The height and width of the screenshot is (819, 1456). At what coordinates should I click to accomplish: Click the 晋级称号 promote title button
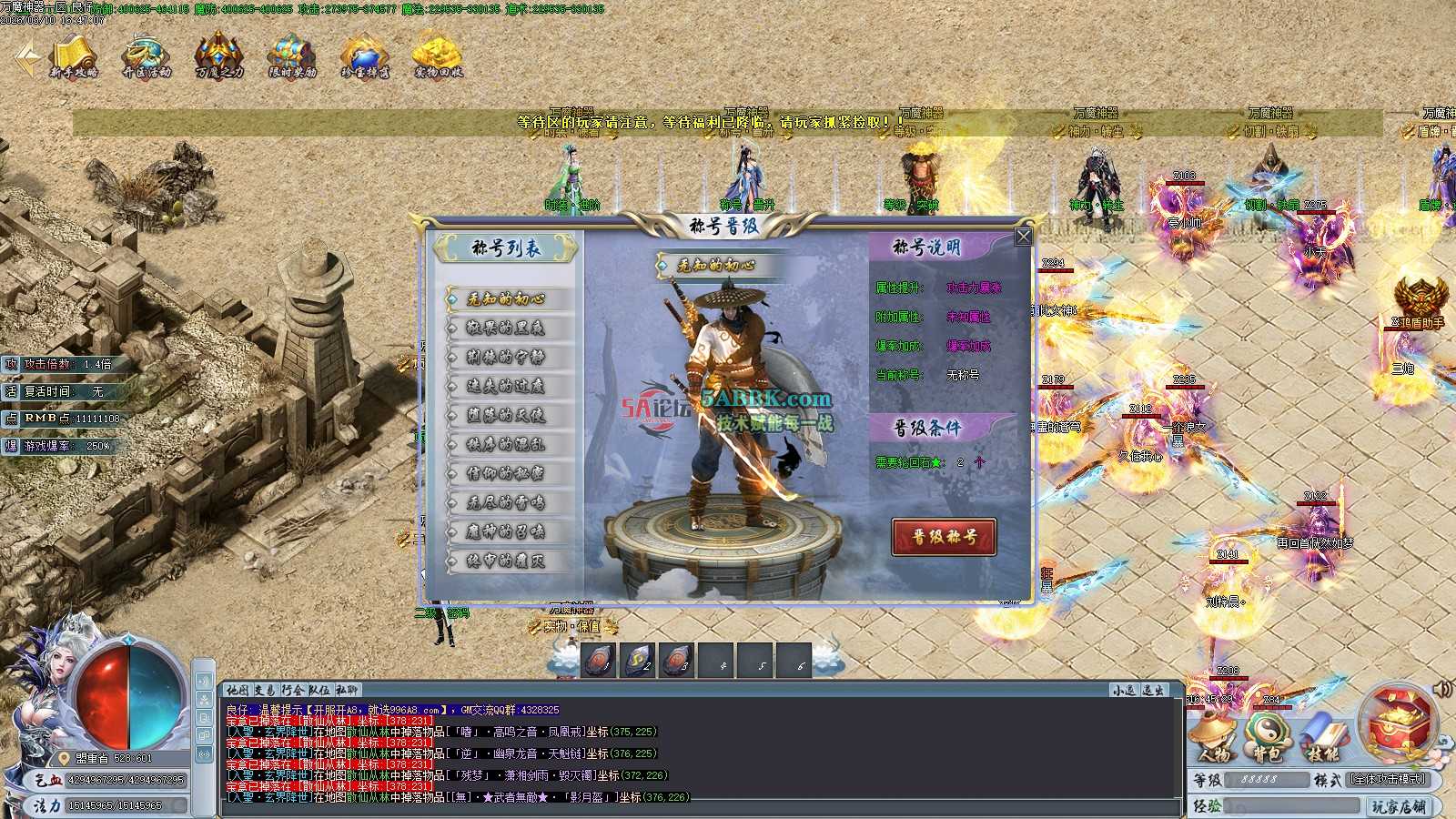click(944, 537)
